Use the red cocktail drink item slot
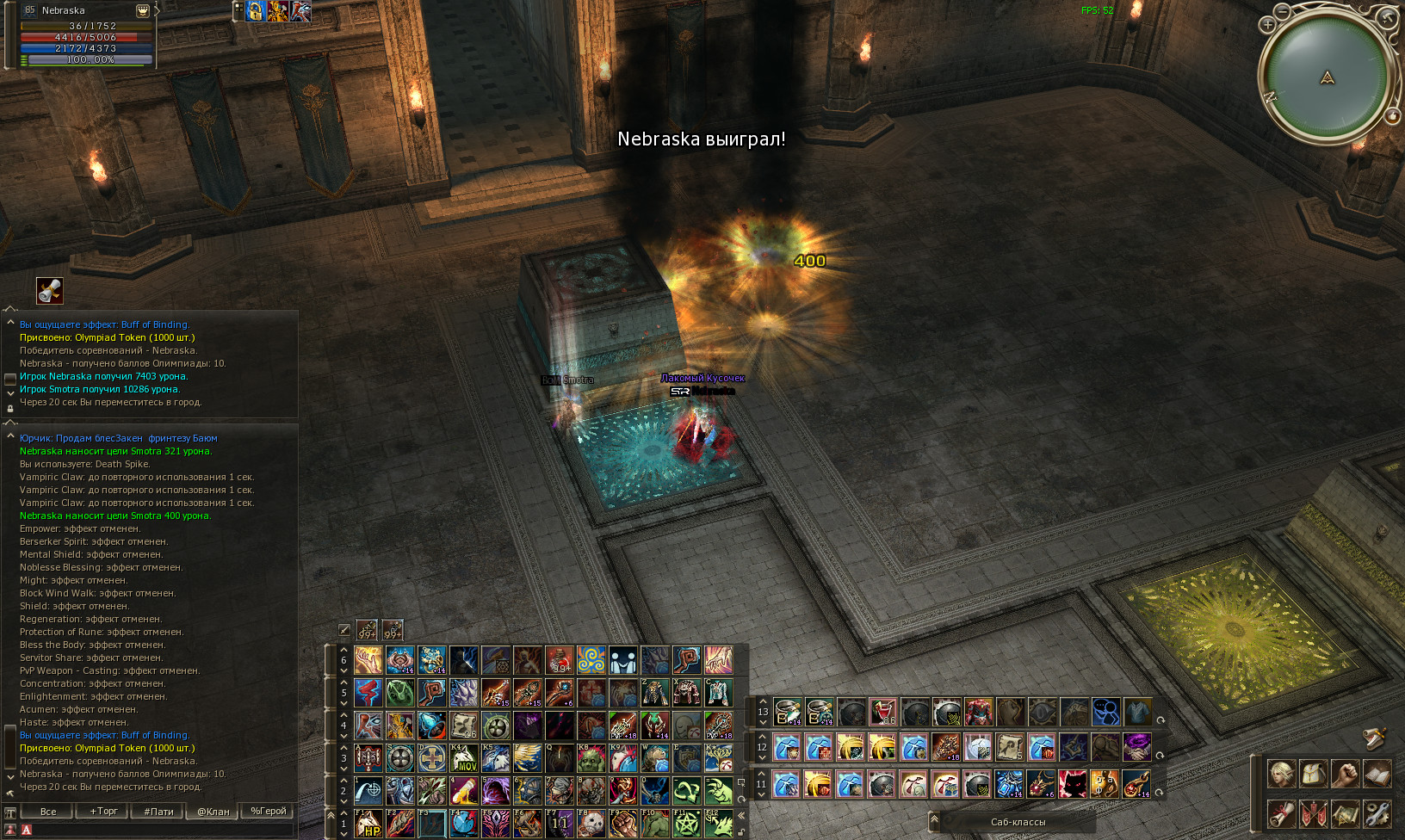The image size is (1405, 840). click(882, 712)
